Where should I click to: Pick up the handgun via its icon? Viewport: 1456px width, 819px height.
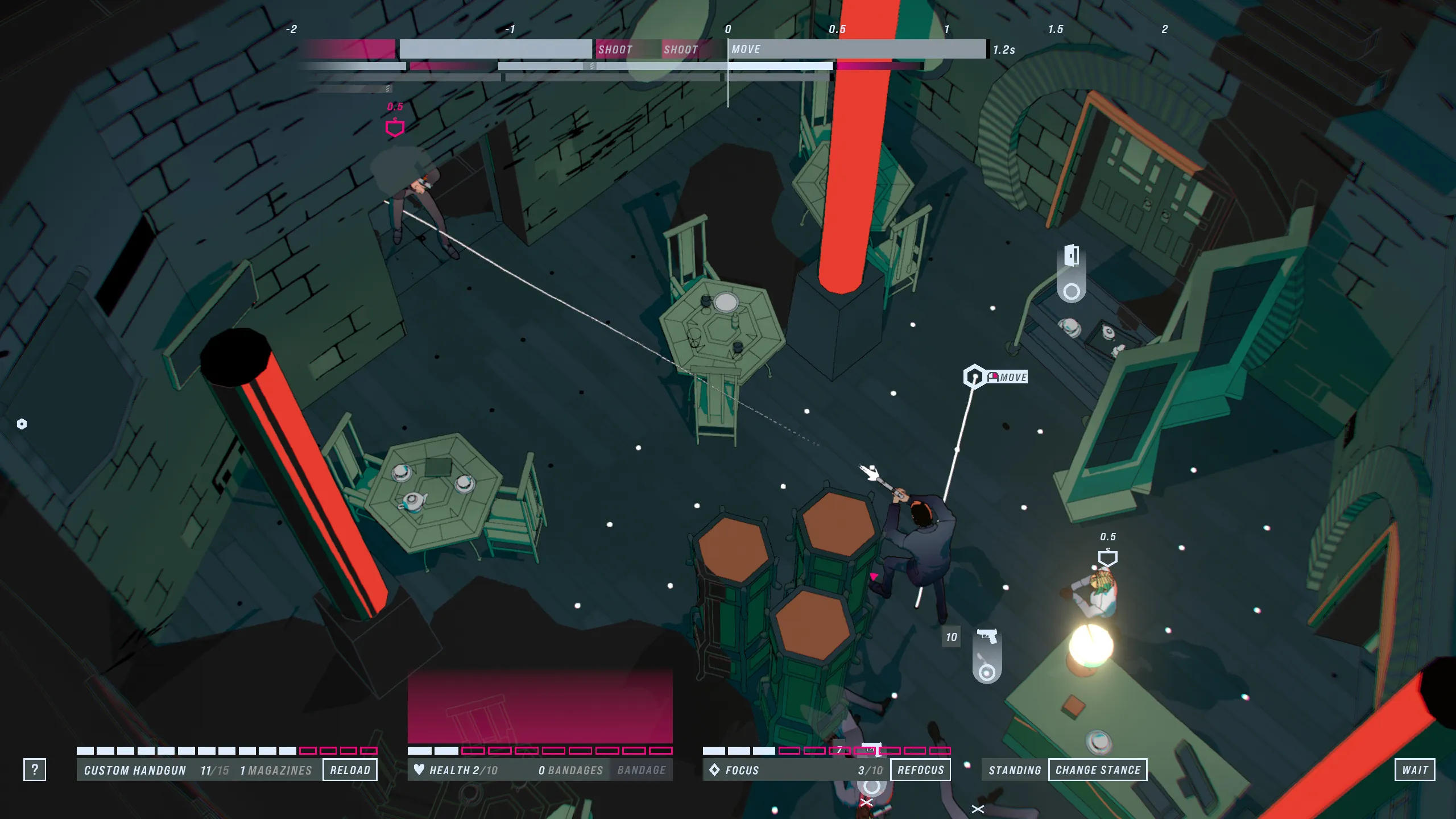(987, 636)
